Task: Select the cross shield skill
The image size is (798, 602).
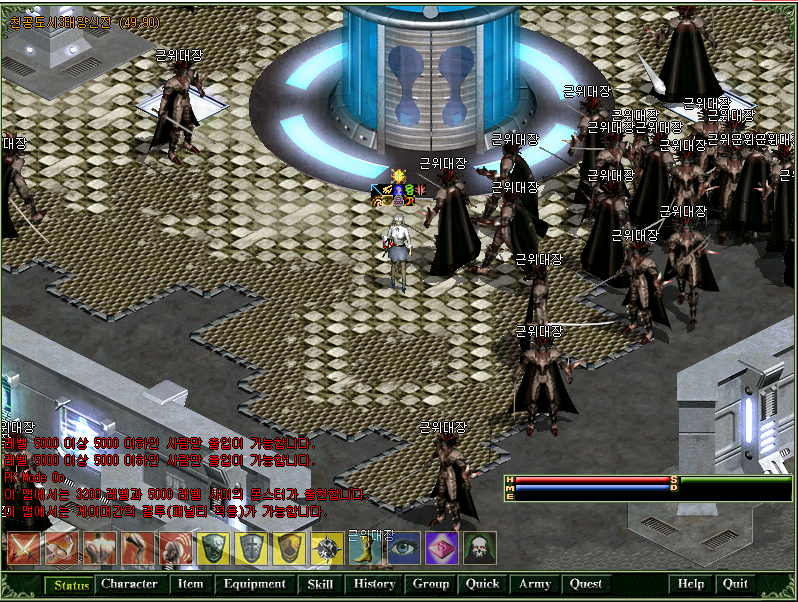Action: point(251,549)
